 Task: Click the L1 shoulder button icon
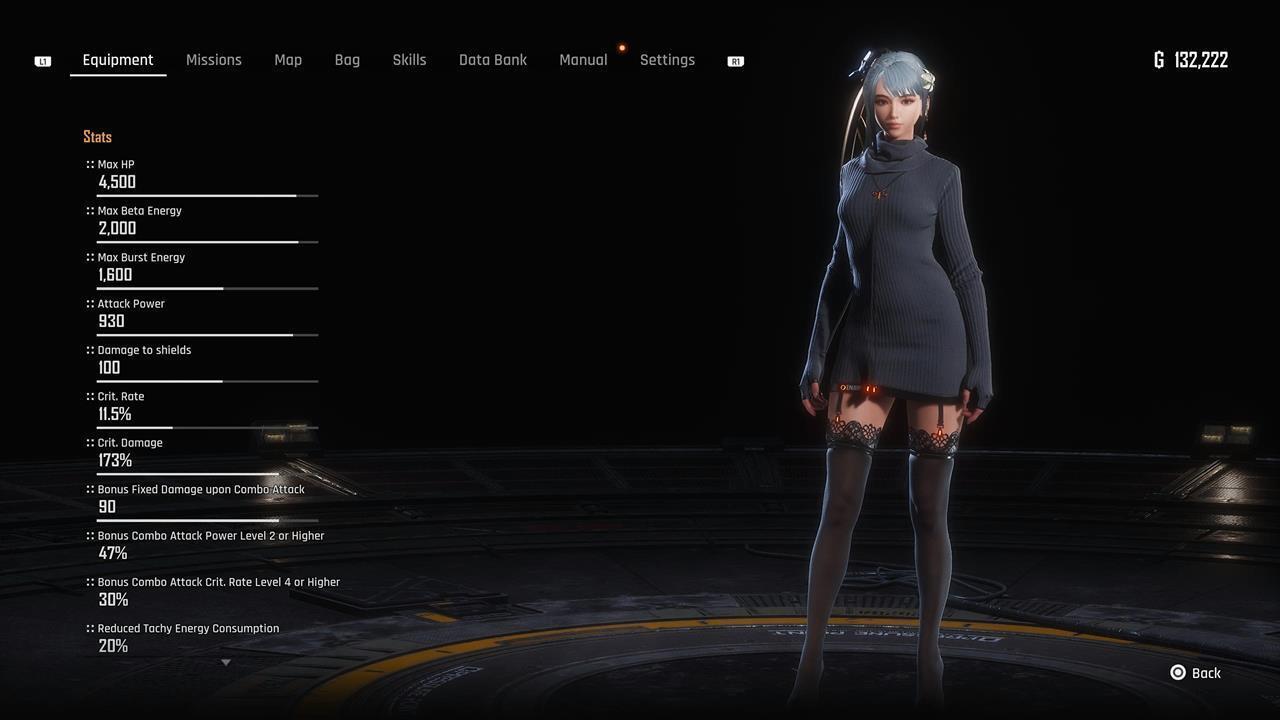[x=42, y=60]
